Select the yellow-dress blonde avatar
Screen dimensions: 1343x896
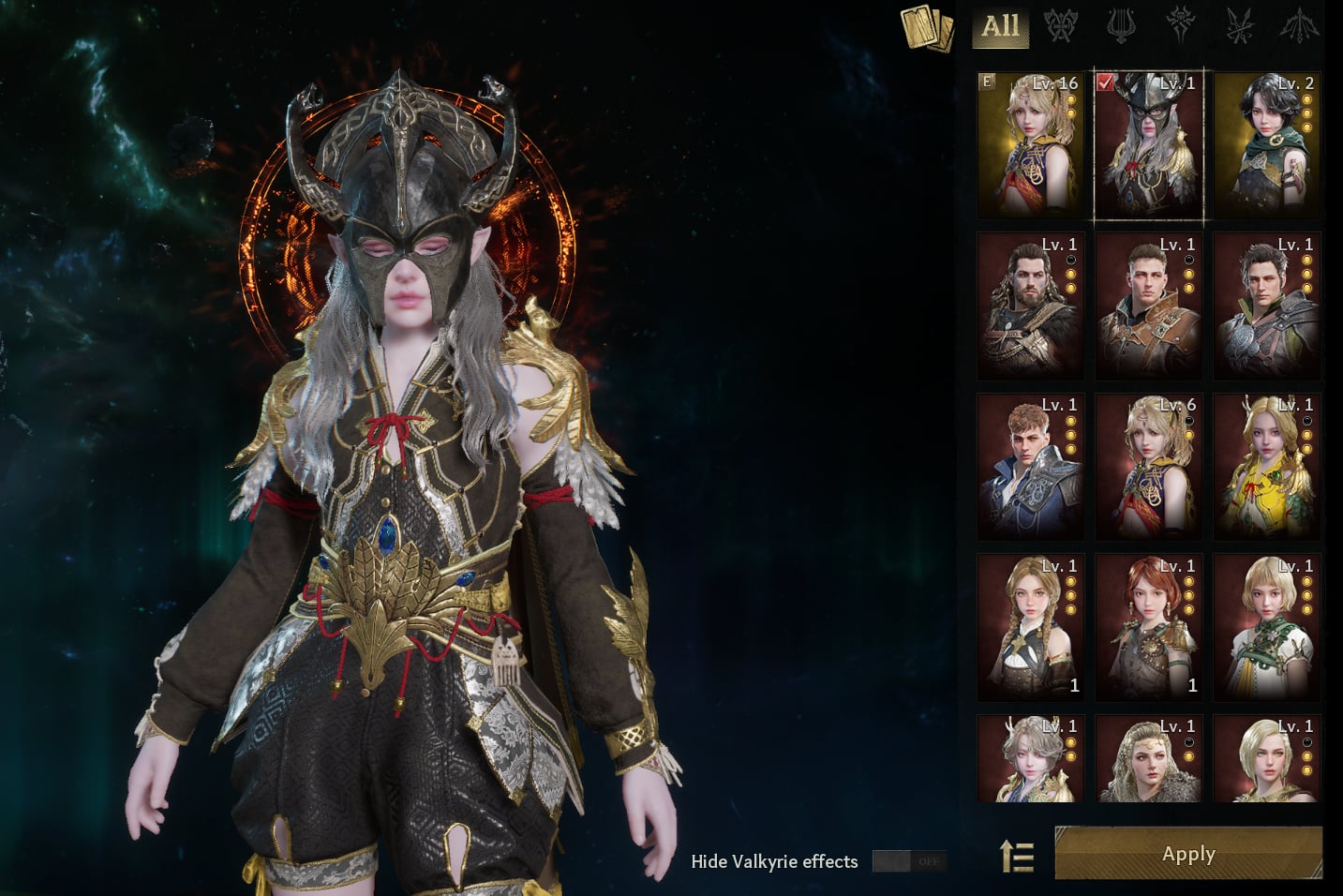click(x=1267, y=467)
